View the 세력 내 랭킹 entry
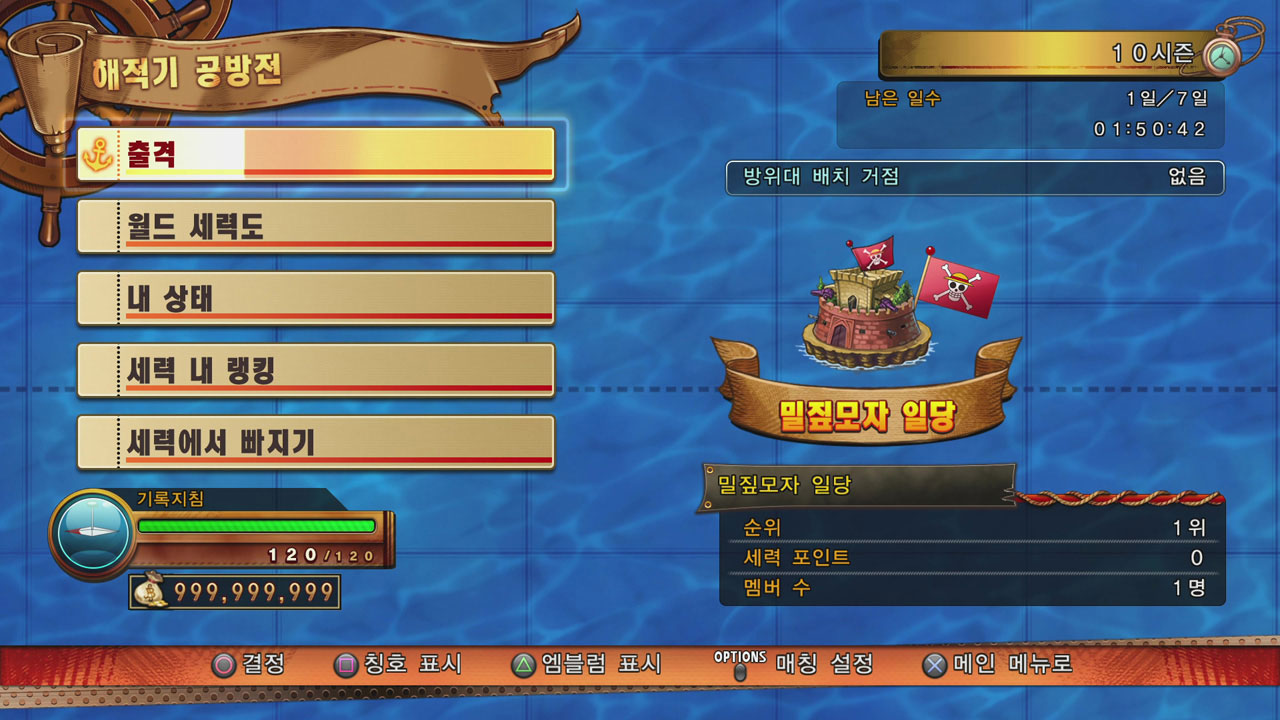The image size is (1280, 720). pos(316,370)
